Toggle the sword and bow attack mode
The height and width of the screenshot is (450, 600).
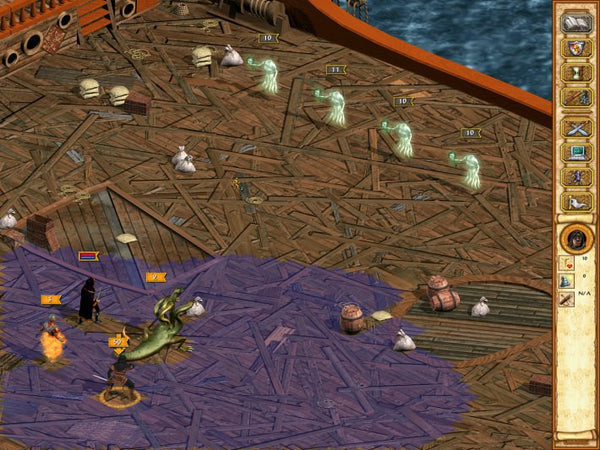[x=576, y=98]
